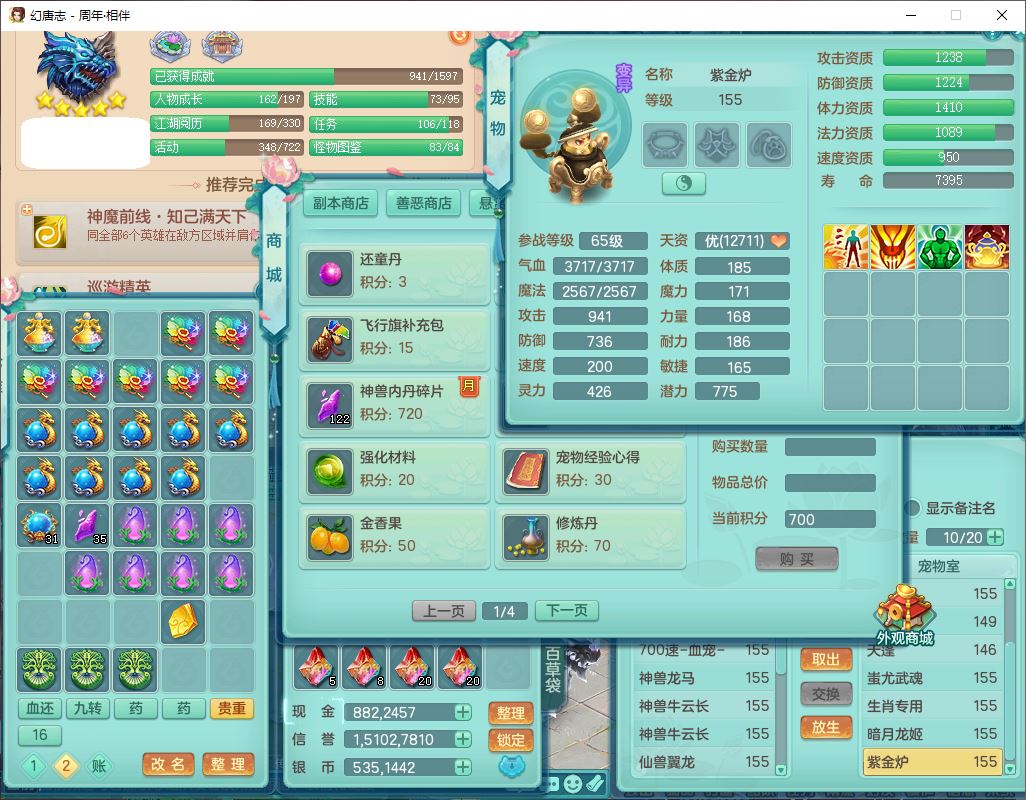Switch to the 贵重 bag tab
This screenshot has width=1026, height=800.
pos(231,708)
